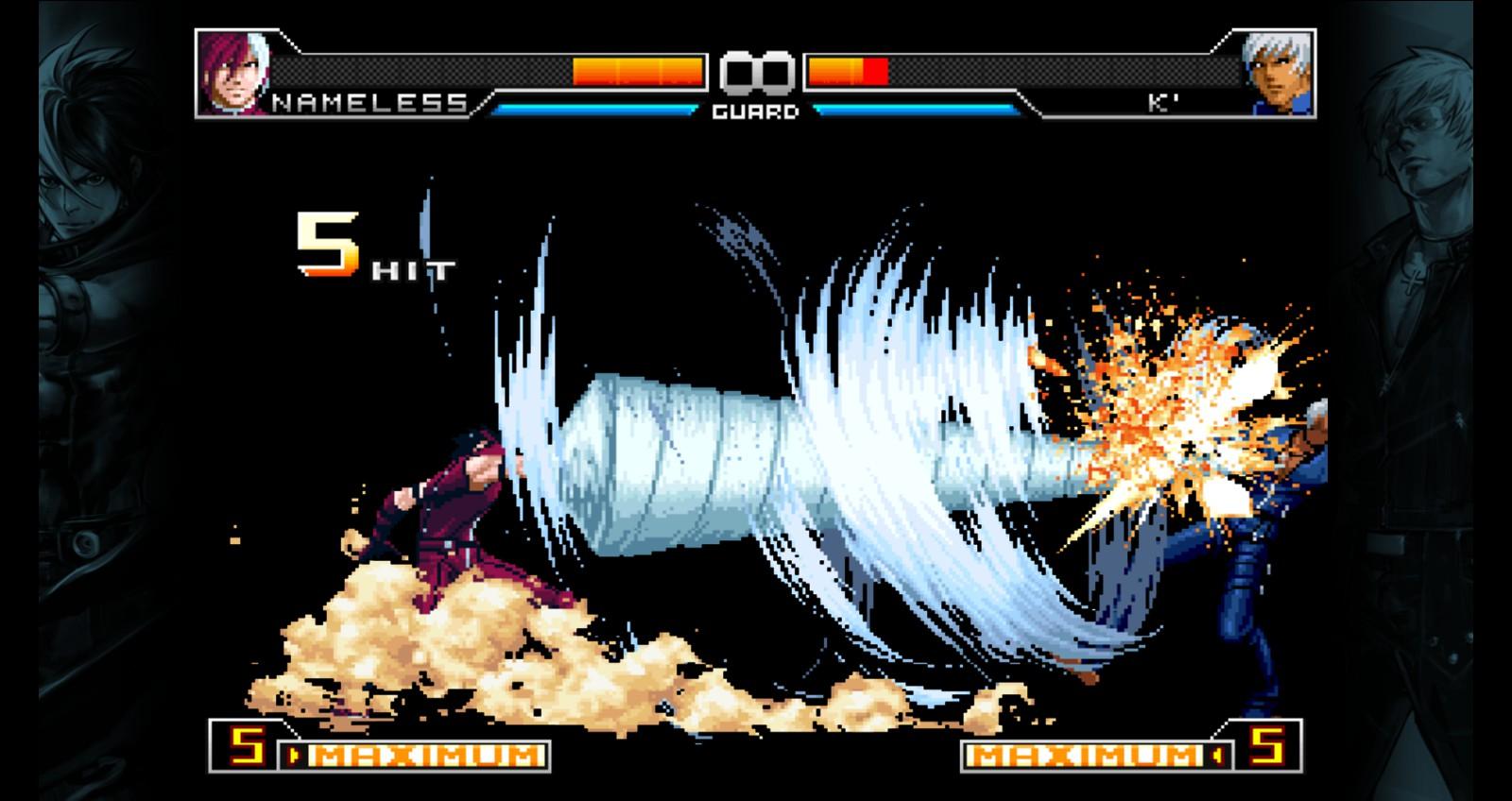Select the NAMELESS name label
The height and width of the screenshot is (801, 1512).
click(x=369, y=104)
